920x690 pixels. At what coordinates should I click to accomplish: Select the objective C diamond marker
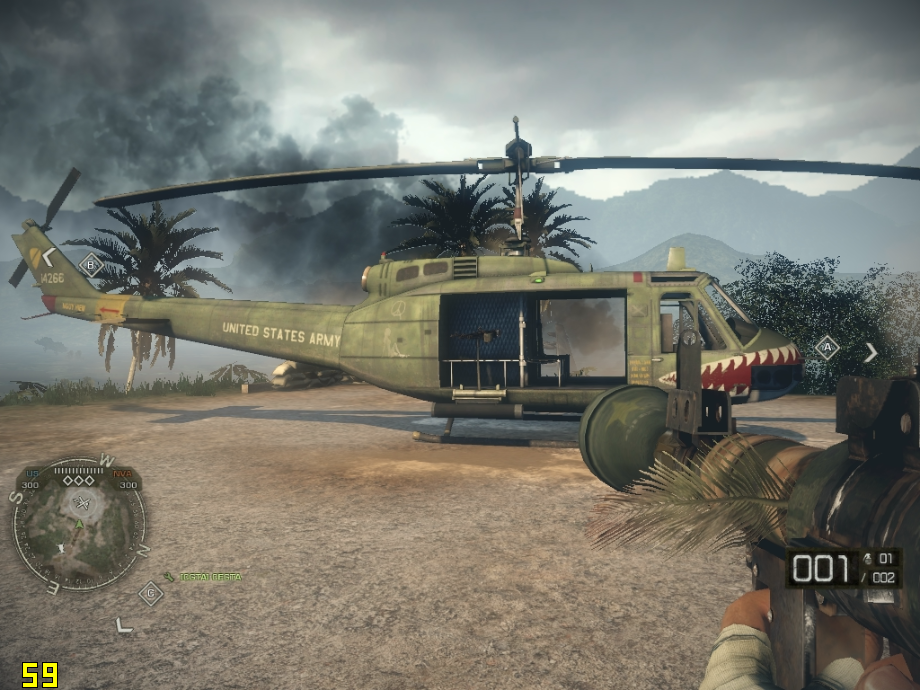(150, 593)
